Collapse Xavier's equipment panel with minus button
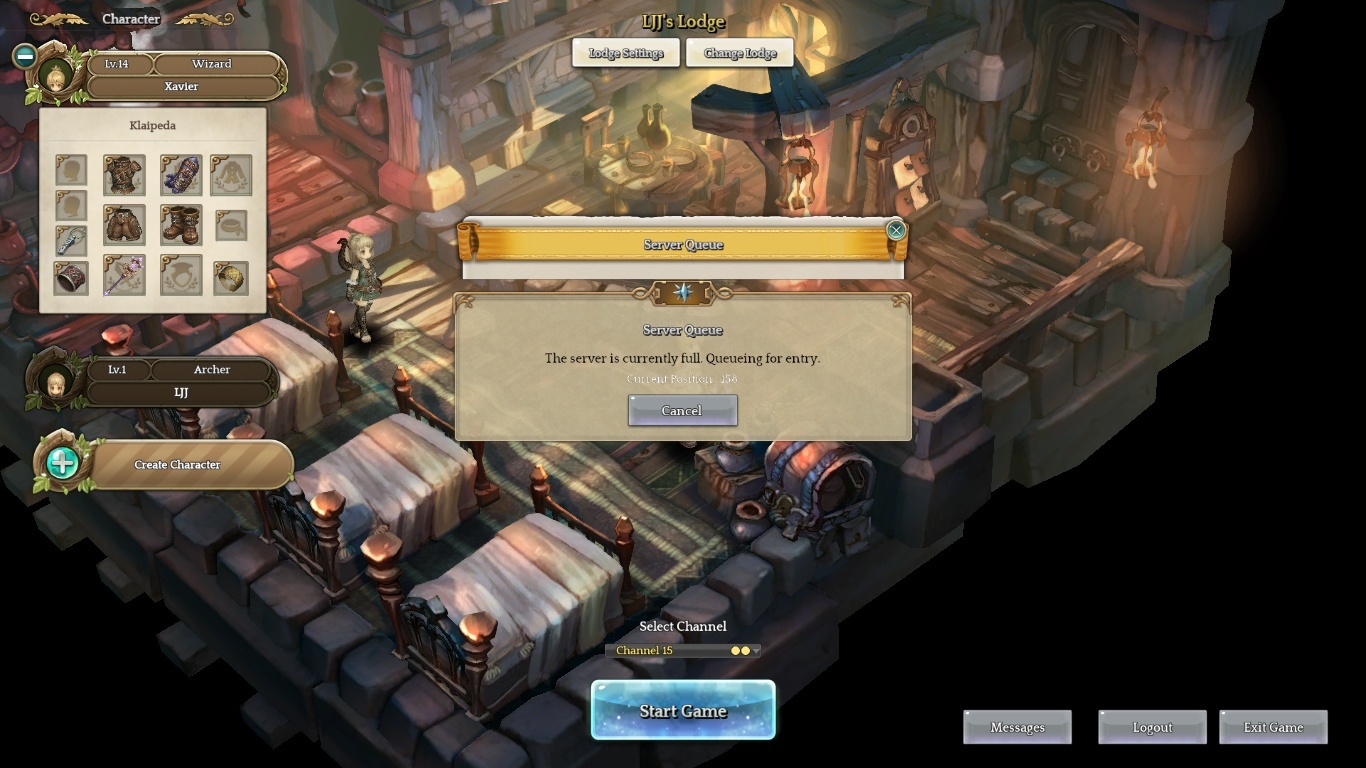The width and height of the screenshot is (1366, 768). click(x=25, y=56)
